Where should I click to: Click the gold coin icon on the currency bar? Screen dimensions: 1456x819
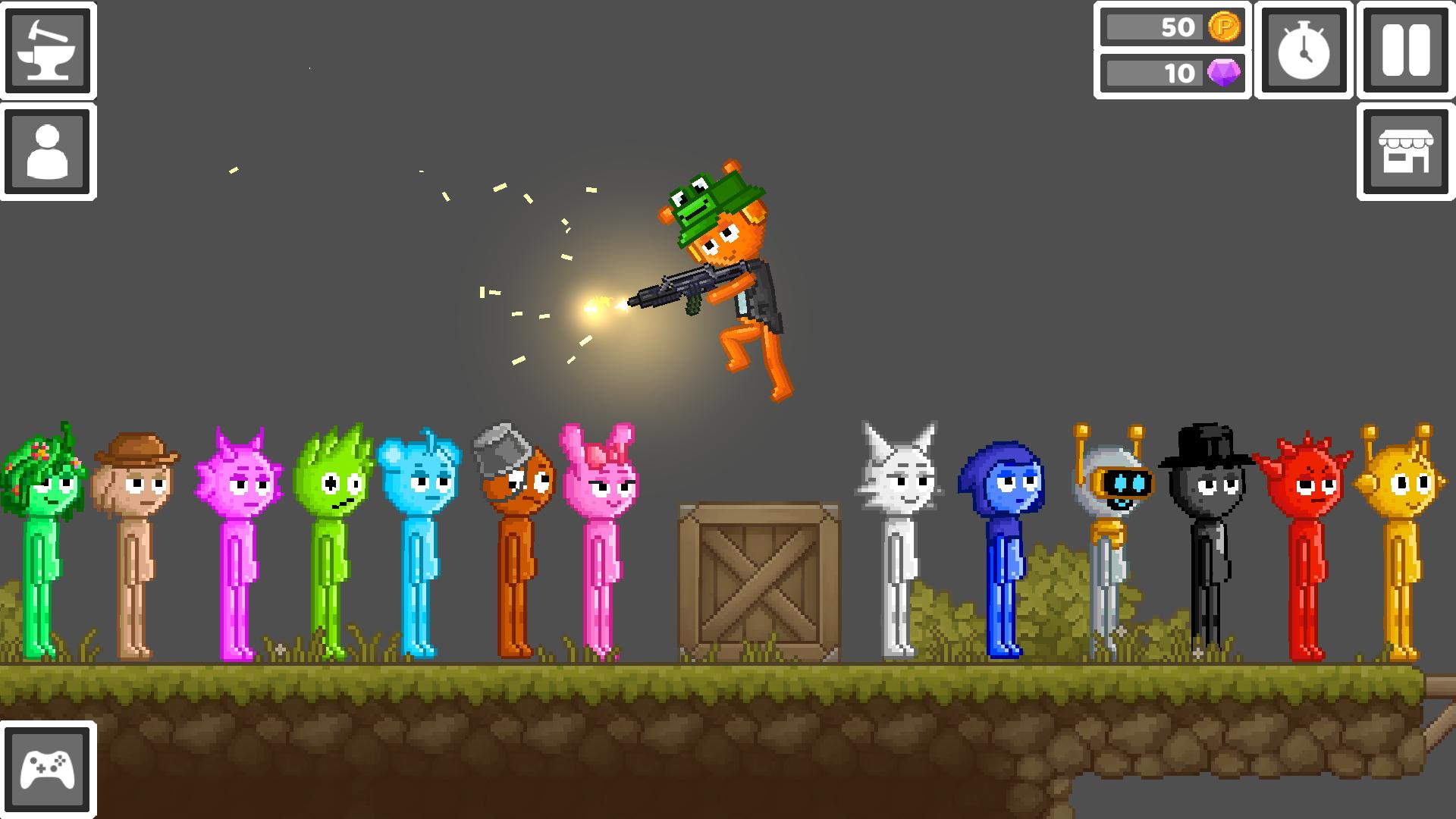click(1222, 28)
